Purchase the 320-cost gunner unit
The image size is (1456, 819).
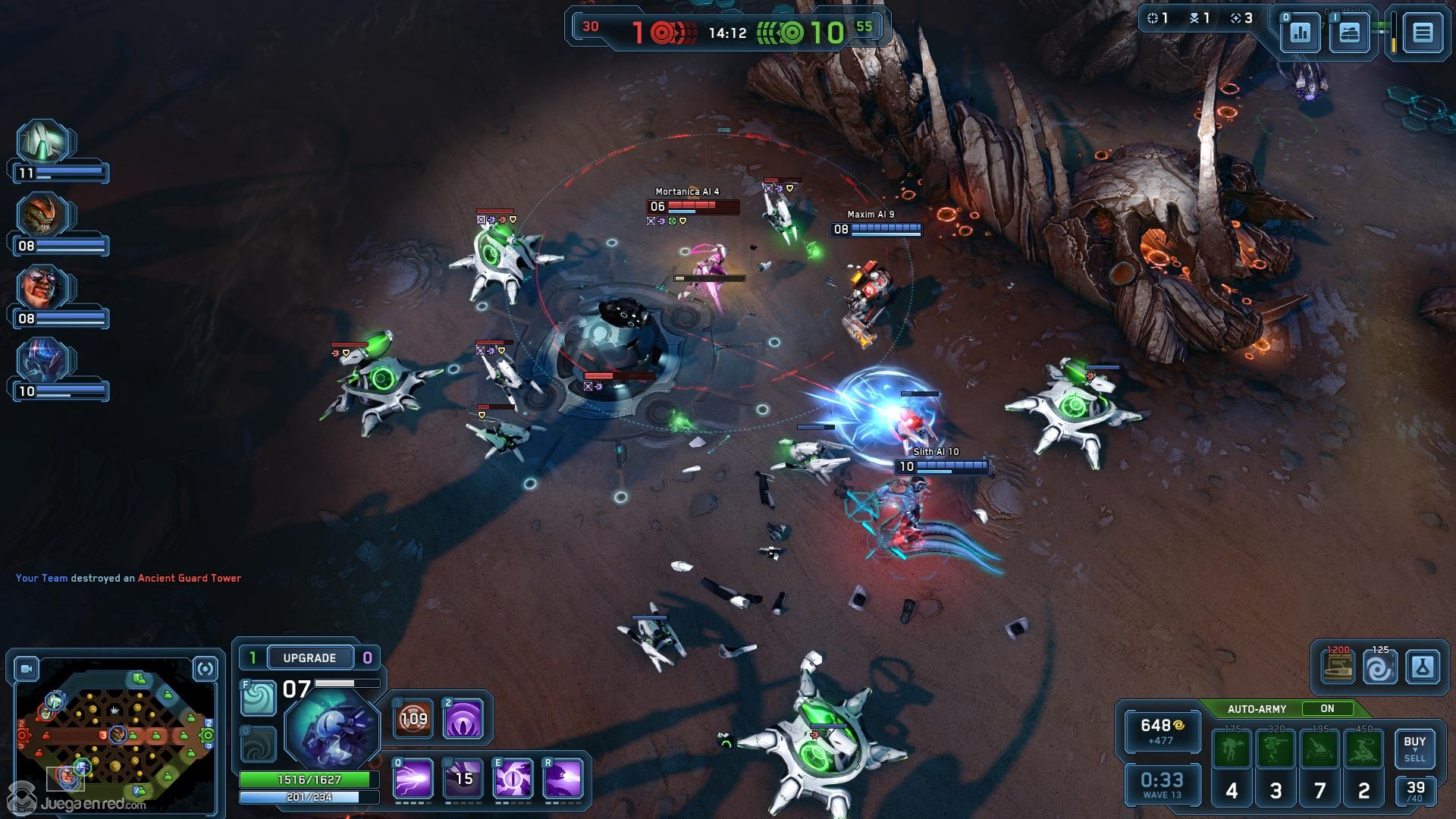(x=1276, y=749)
